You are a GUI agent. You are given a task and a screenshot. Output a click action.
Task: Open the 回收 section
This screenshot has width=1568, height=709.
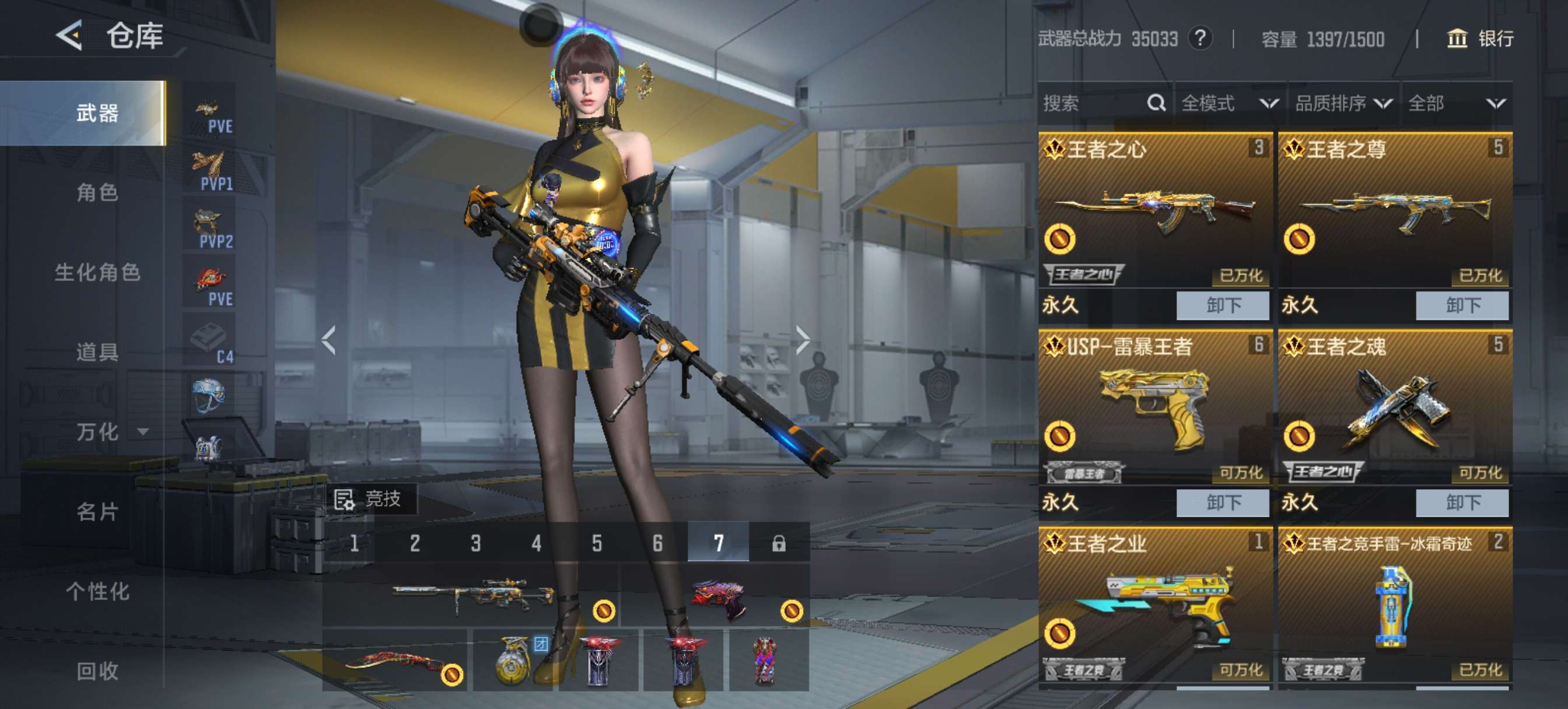97,671
